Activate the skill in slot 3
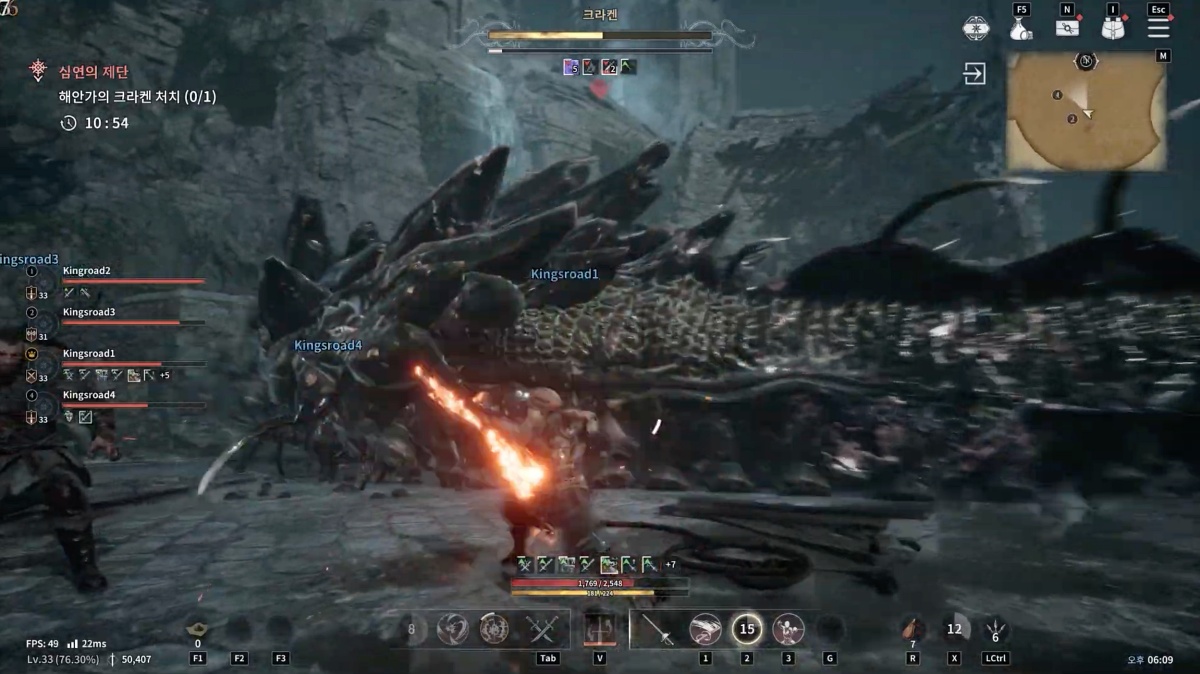 [x=788, y=629]
